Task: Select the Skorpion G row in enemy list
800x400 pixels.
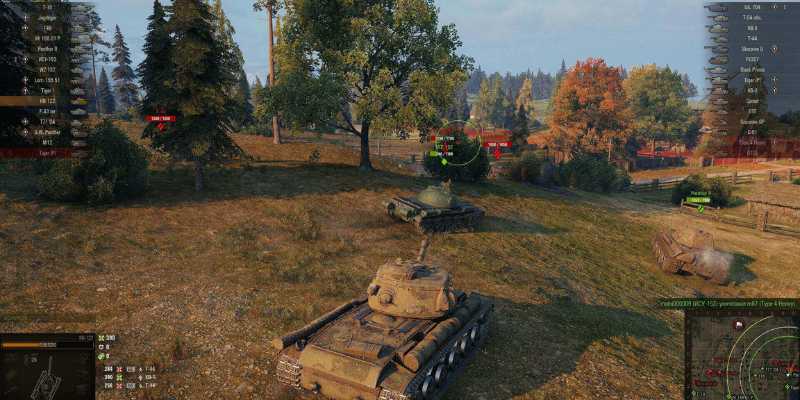Action: pyautogui.click(x=752, y=48)
